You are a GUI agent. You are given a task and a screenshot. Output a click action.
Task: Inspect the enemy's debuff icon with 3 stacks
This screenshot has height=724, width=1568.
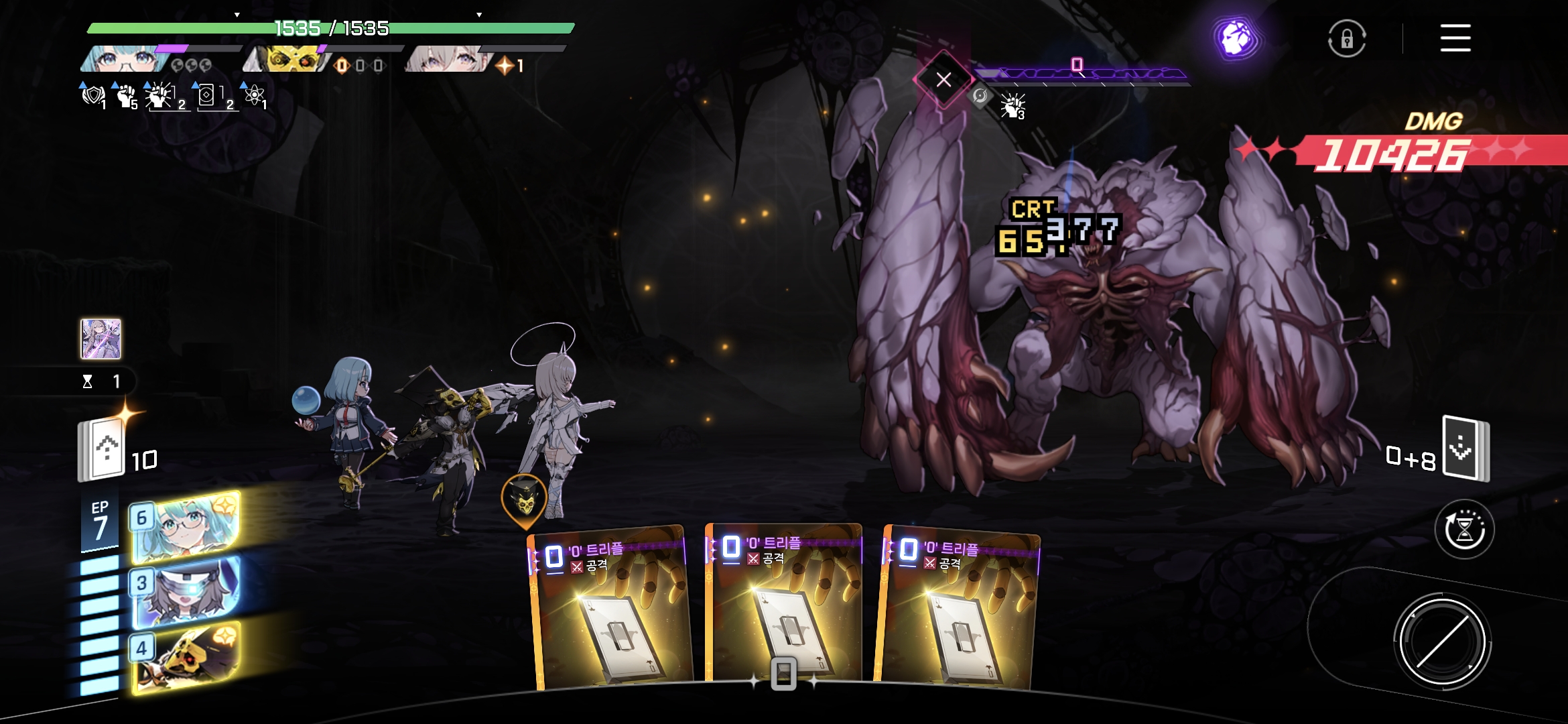pyautogui.click(x=1012, y=106)
